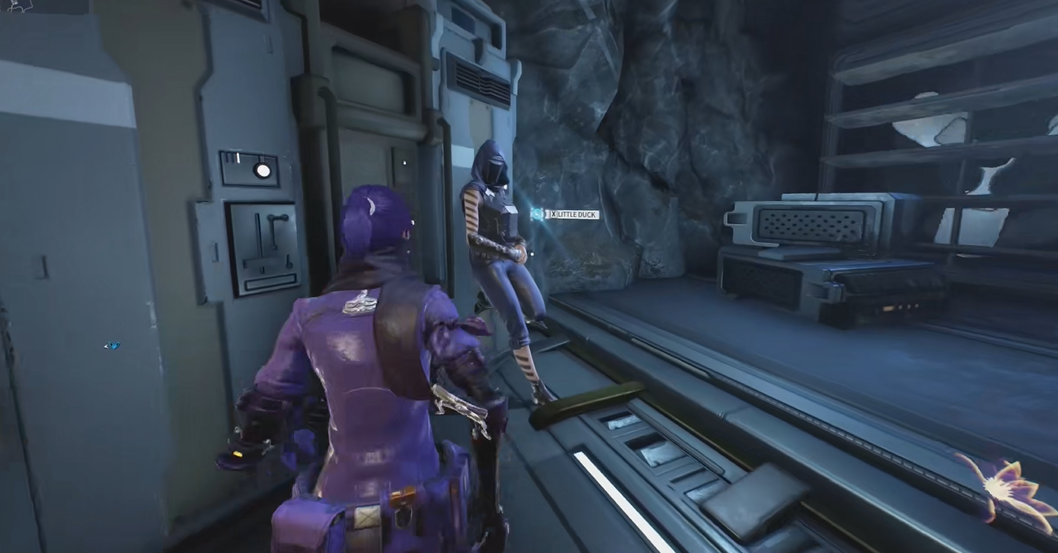1058x553 pixels.
Task: Click the glowing icon beside Little Duck's name
Action: click(x=537, y=214)
